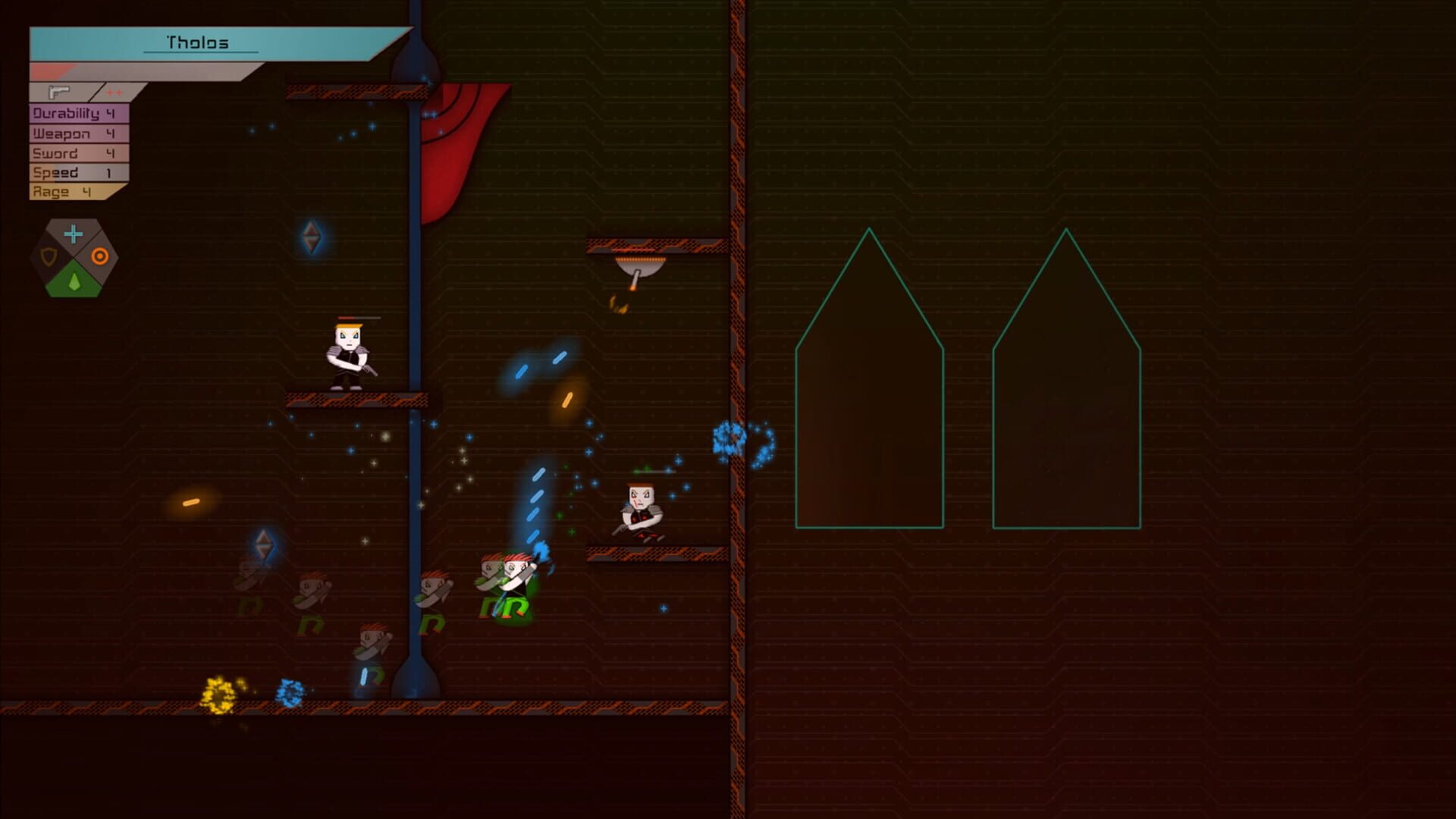Click the blue diamond pickup near the red banner
This screenshot has height=819, width=1456.
(312, 236)
